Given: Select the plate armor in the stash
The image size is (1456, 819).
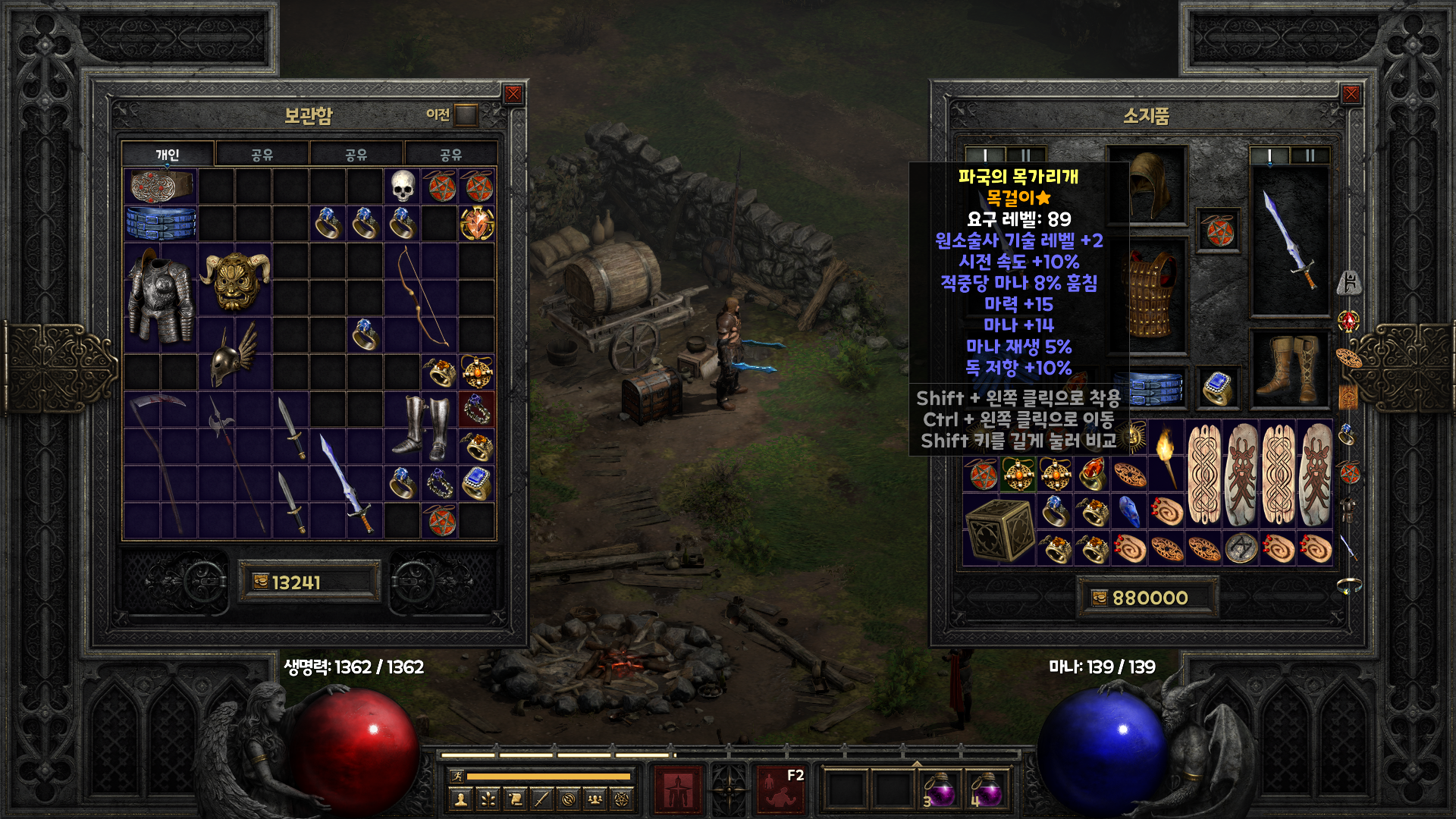Looking at the screenshot, I should (160, 297).
